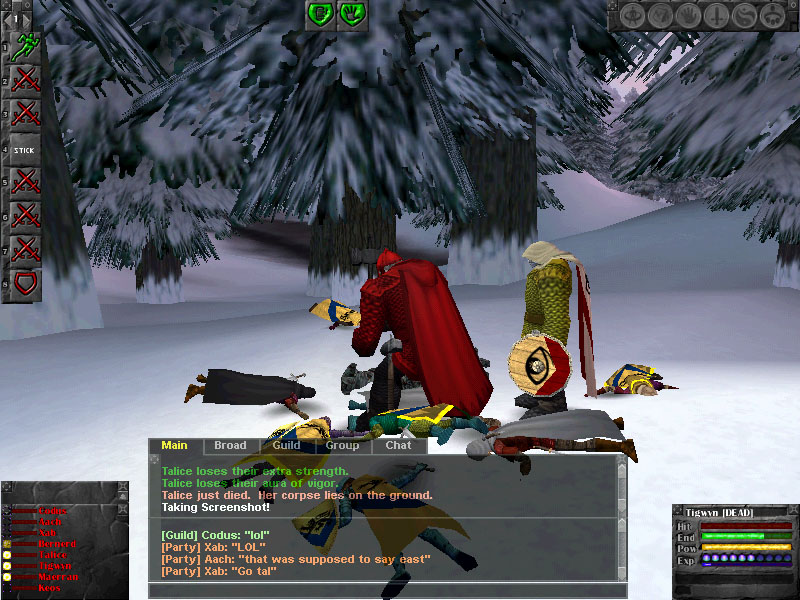Open the sword icon menu button

716,16
